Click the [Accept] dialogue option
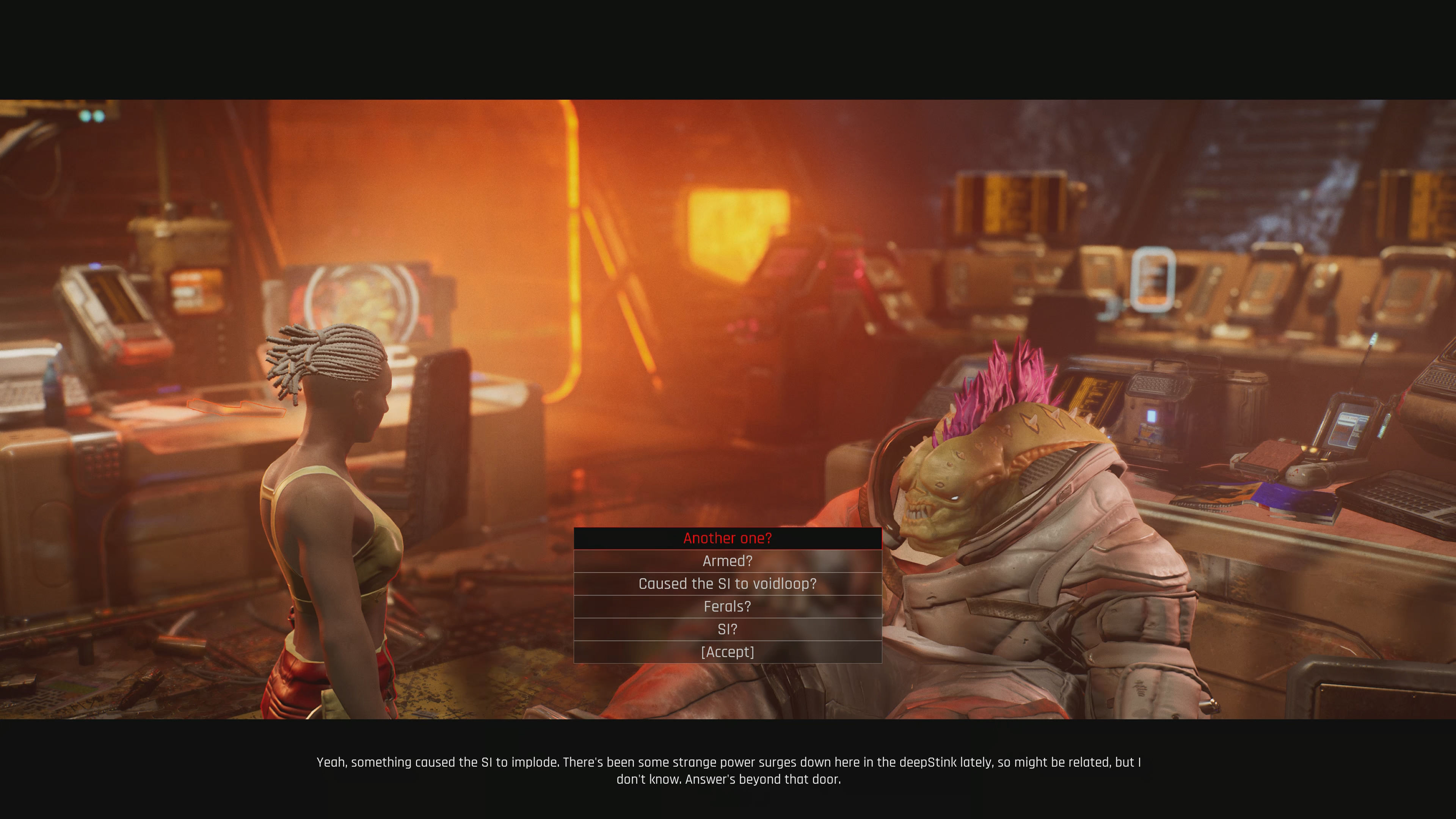1456x819 pixels. pyautogui.click(x=728, y=652)
